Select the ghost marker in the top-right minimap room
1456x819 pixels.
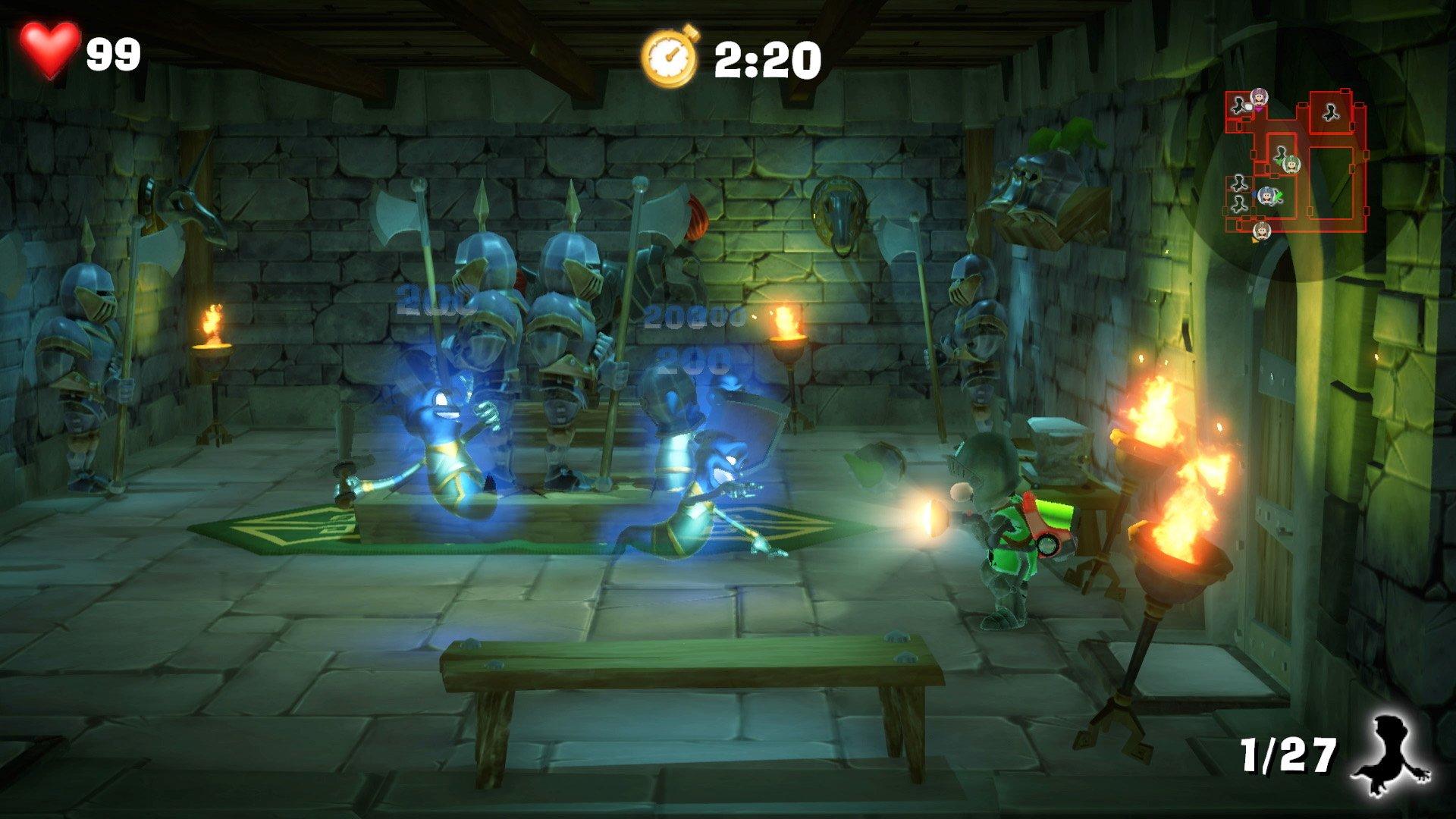1331,112
